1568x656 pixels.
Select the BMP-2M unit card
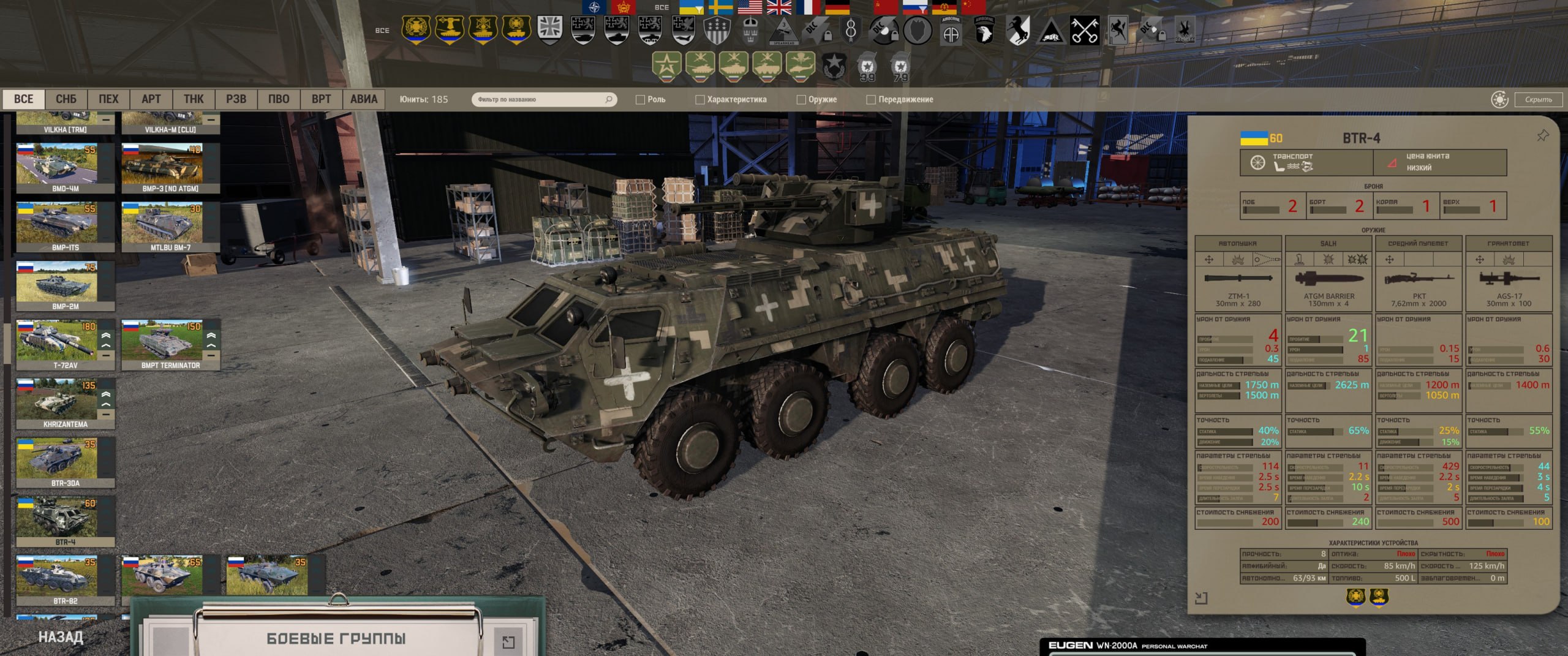coord(65,285)
